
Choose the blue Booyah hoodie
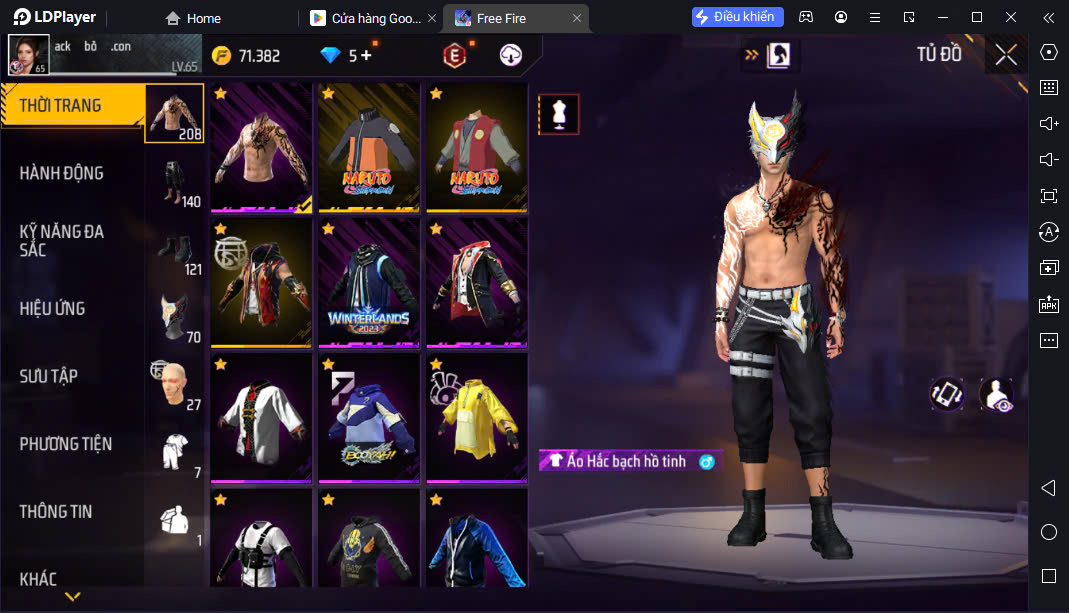[x=369, y=416]
